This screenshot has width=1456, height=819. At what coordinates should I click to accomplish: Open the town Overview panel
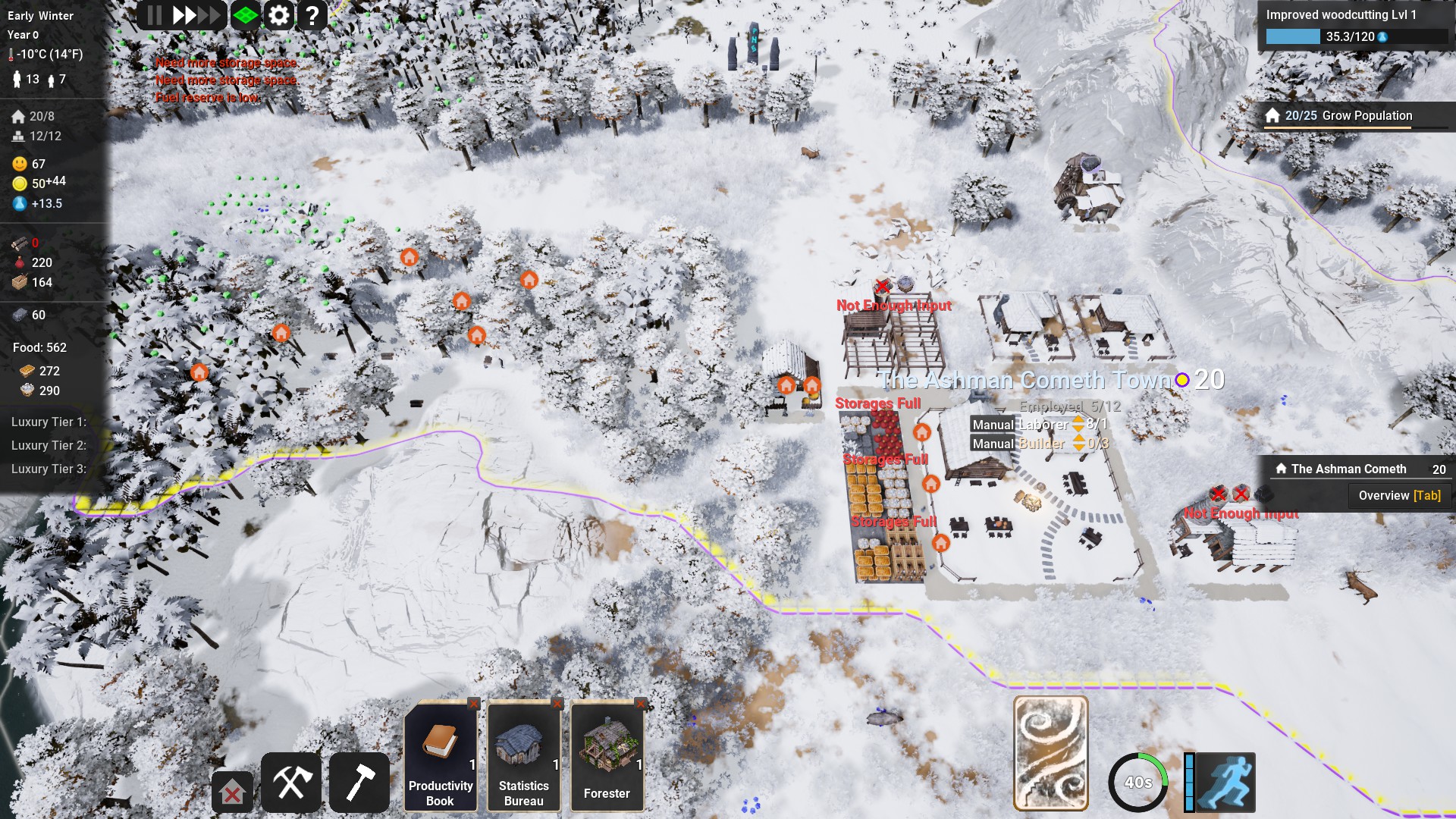tap(1399, 495)
